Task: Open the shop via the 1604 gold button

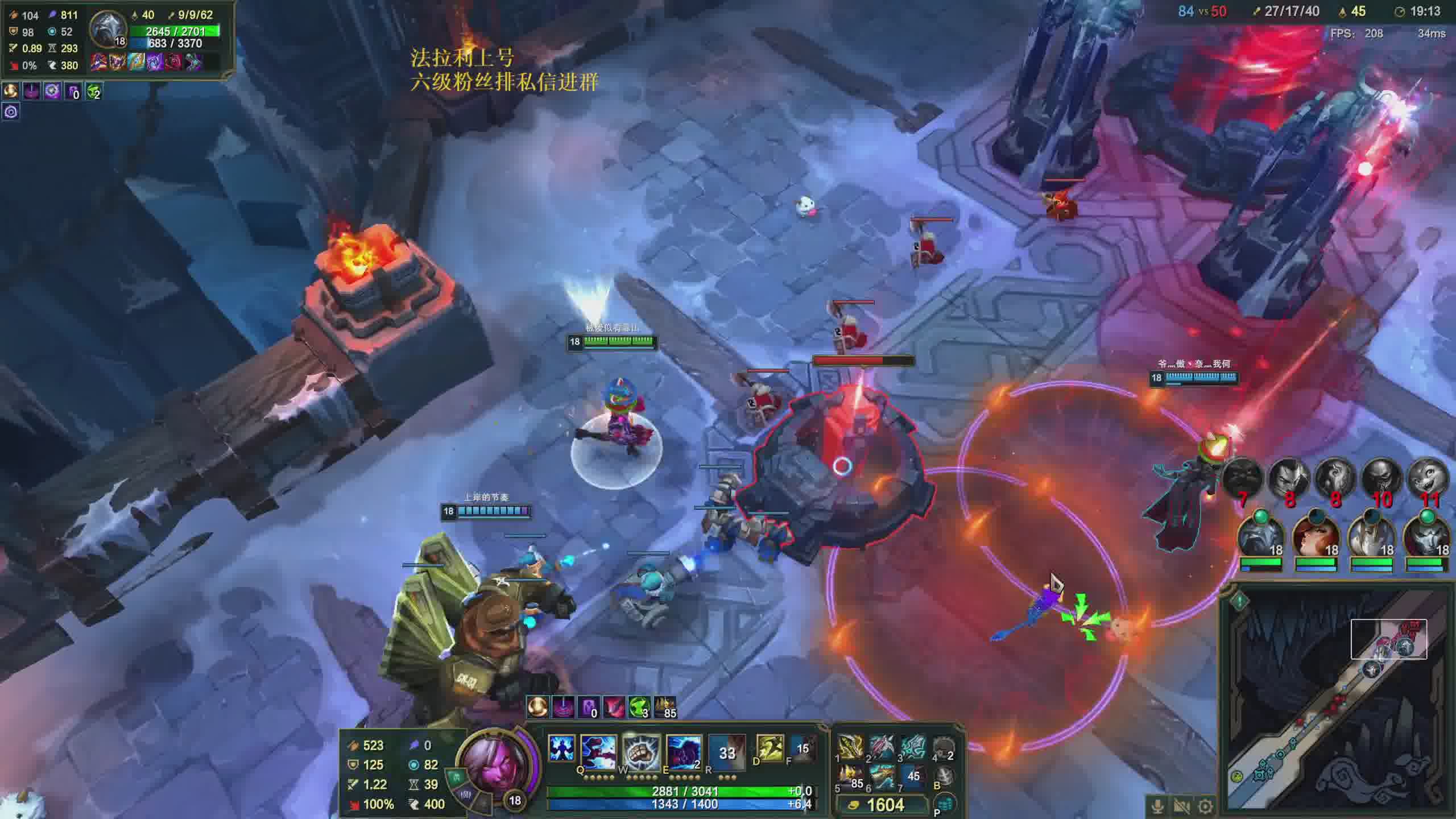Action: click(878, 805)
